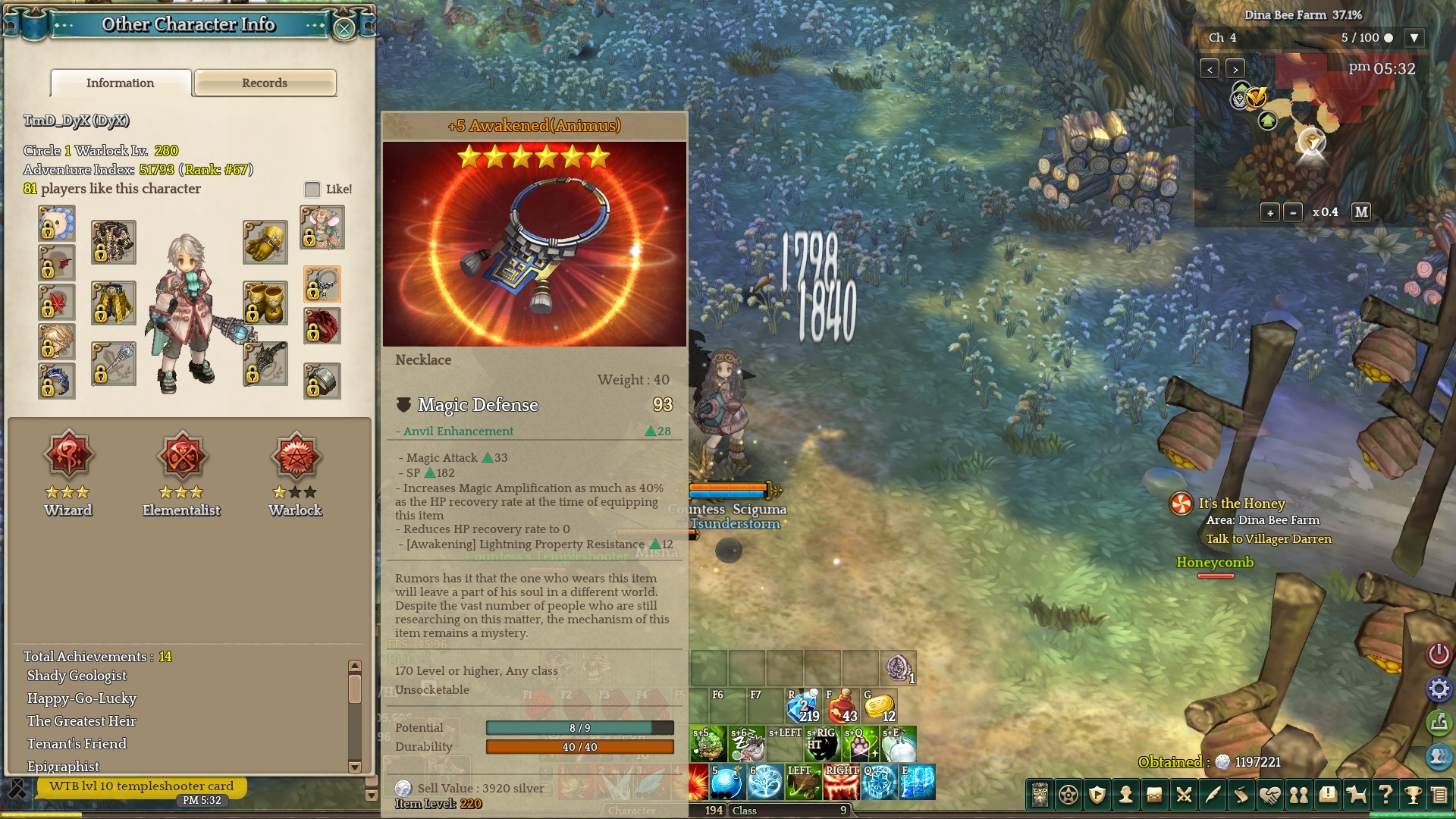Use the red potion quickslot with 43
The height and width of the screenshot is (819, 1456).
(x=842, y=707)
